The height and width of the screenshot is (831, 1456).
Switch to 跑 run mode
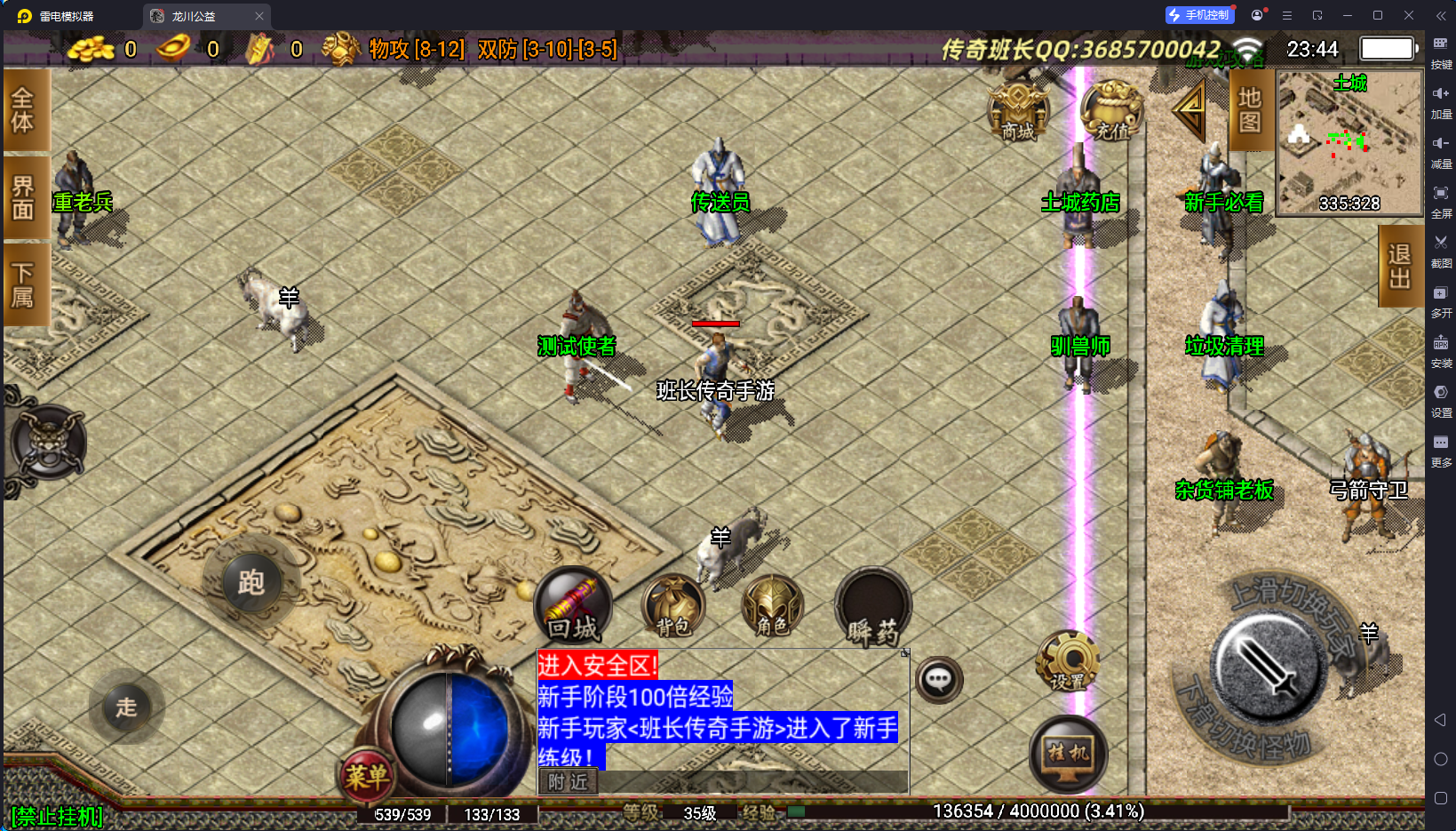pos(251,583)
